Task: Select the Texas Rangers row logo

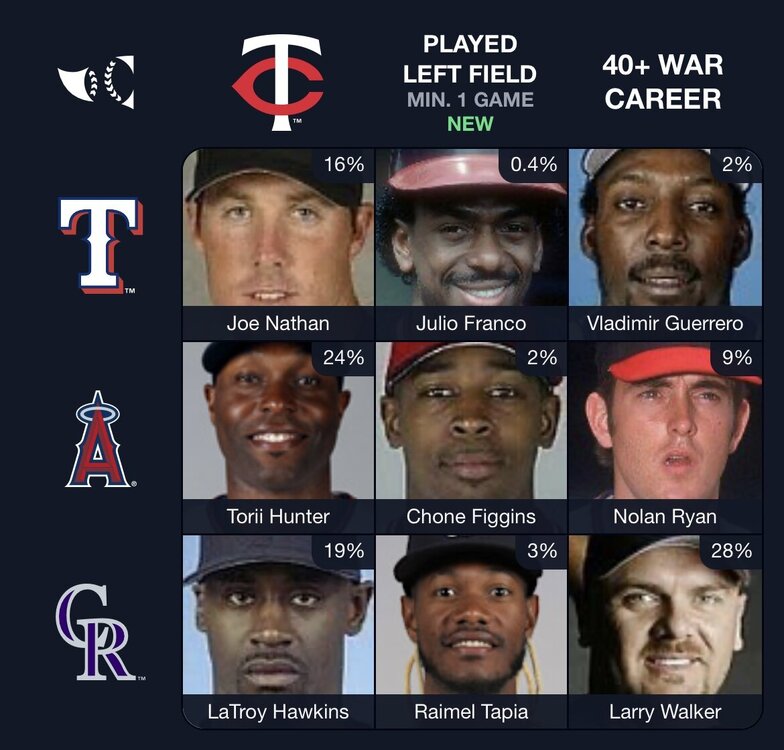Action: (x=99, y=244)
